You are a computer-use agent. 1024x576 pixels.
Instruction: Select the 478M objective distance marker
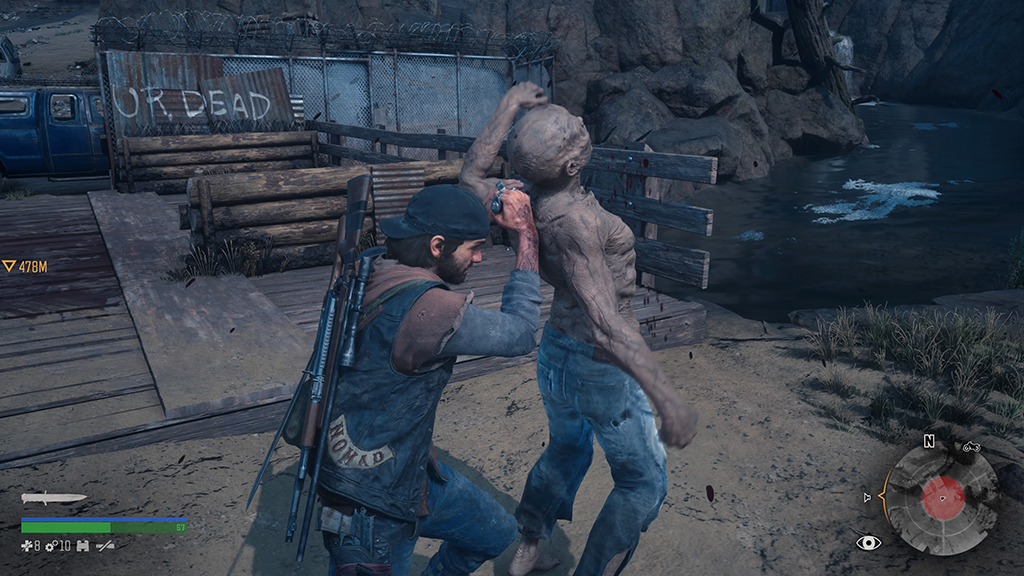point(25,266)
